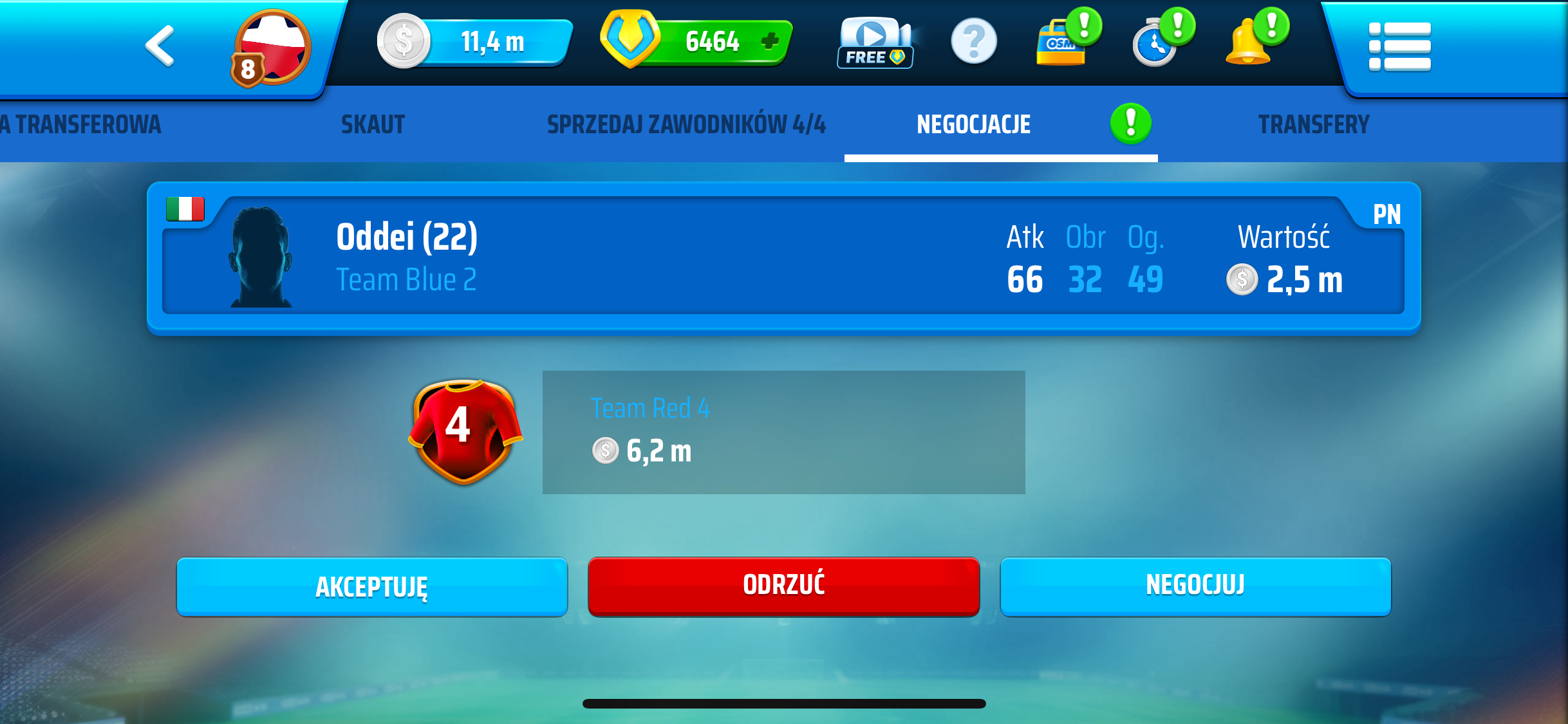Accept the offer with Akceptuję button

371,586
